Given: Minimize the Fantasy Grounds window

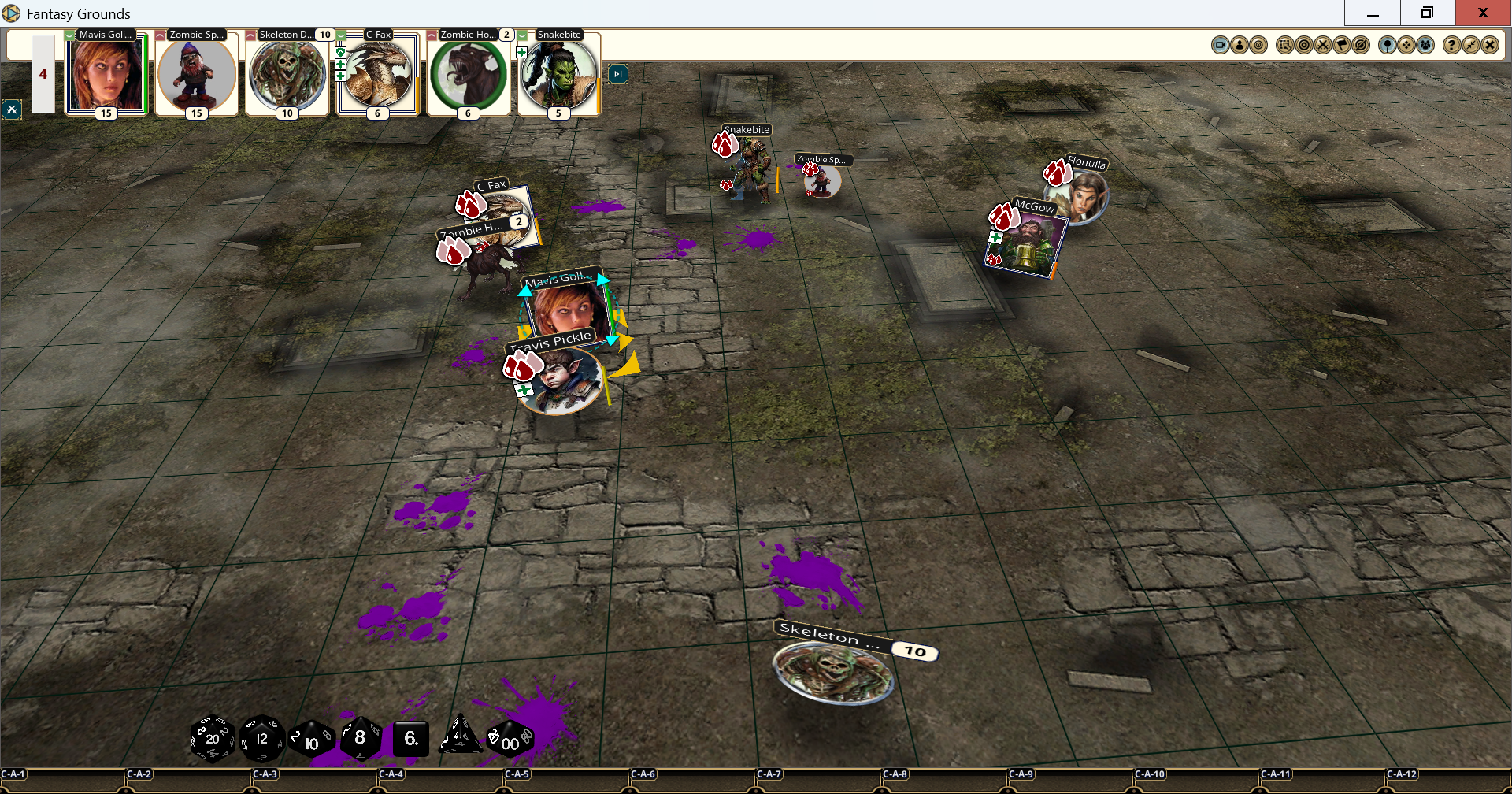Looking at the screenshot, I should 1373,13.
